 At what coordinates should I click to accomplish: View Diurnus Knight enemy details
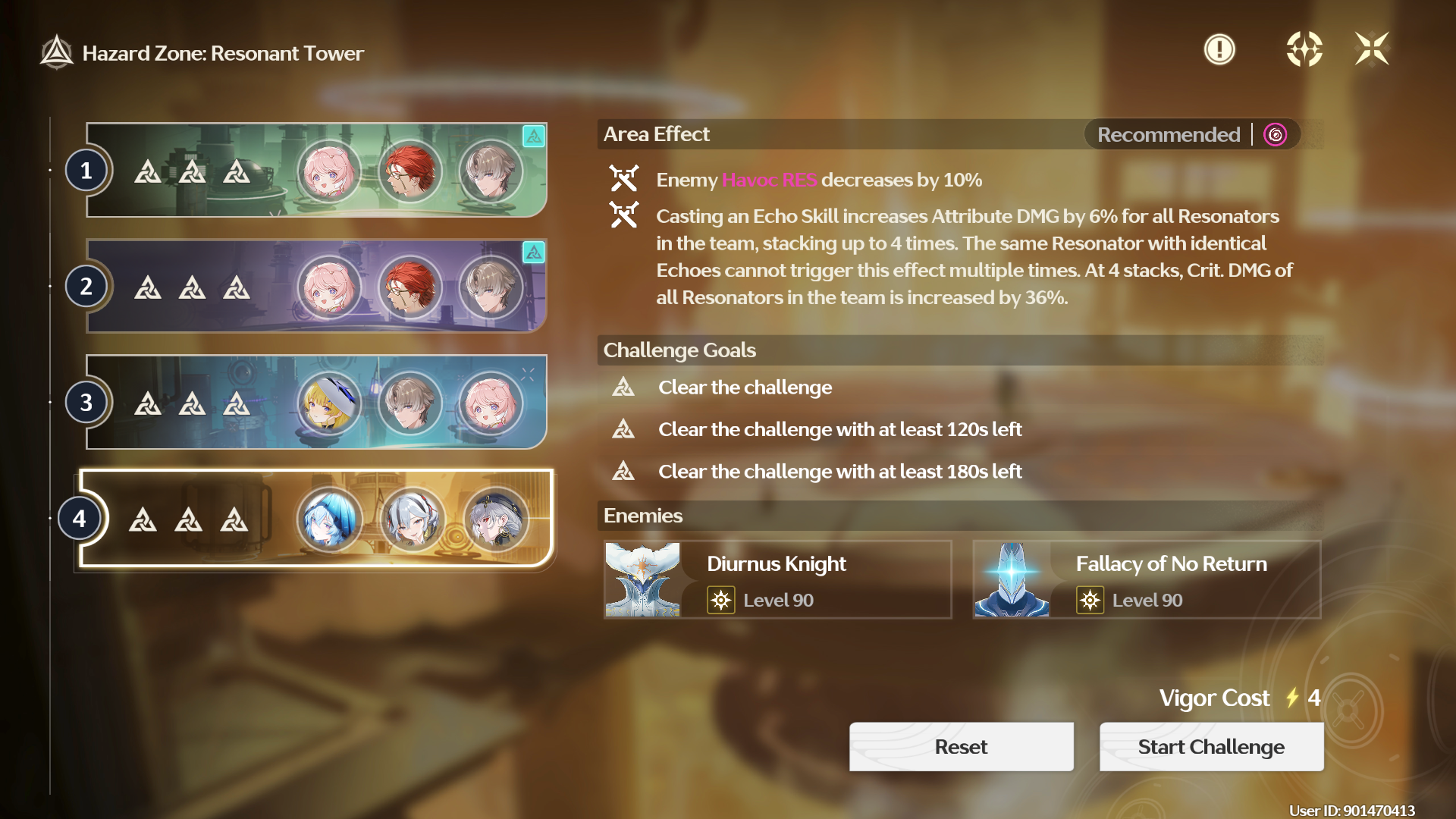pos(777,580)
